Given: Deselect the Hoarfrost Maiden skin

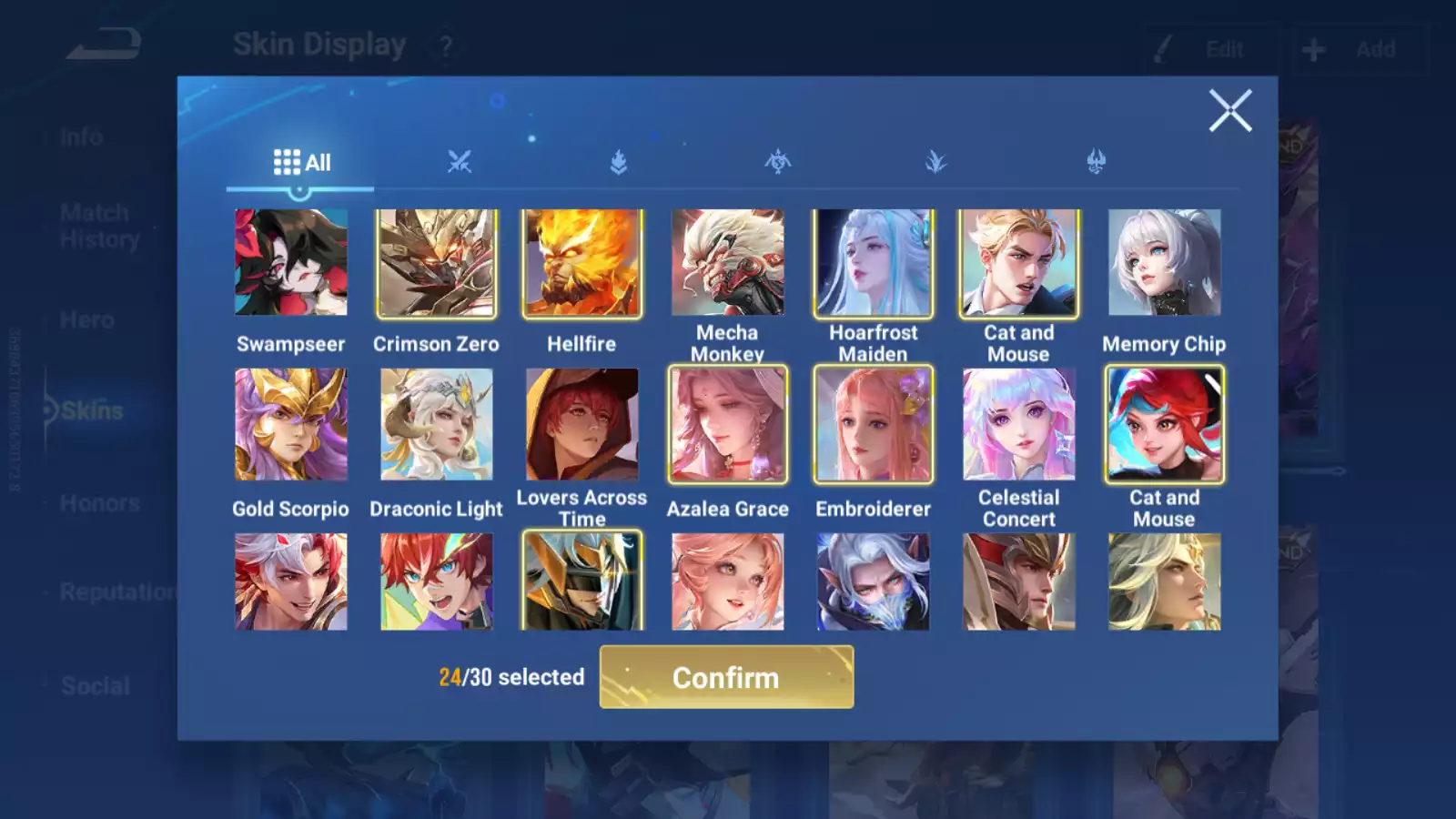Looking at the screenshot, I should pos(873,263).
